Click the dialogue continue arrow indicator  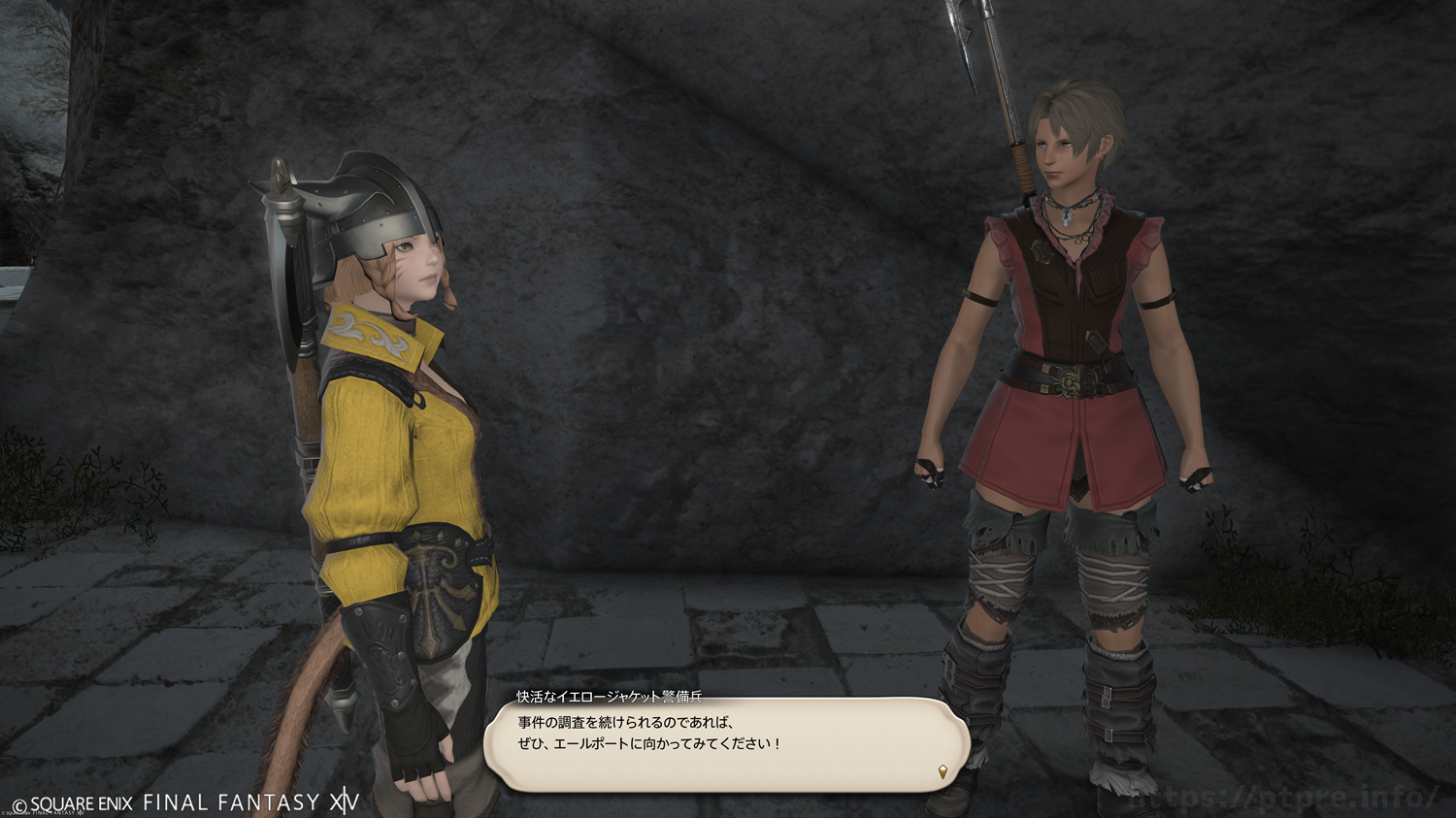tap(943, 772)
